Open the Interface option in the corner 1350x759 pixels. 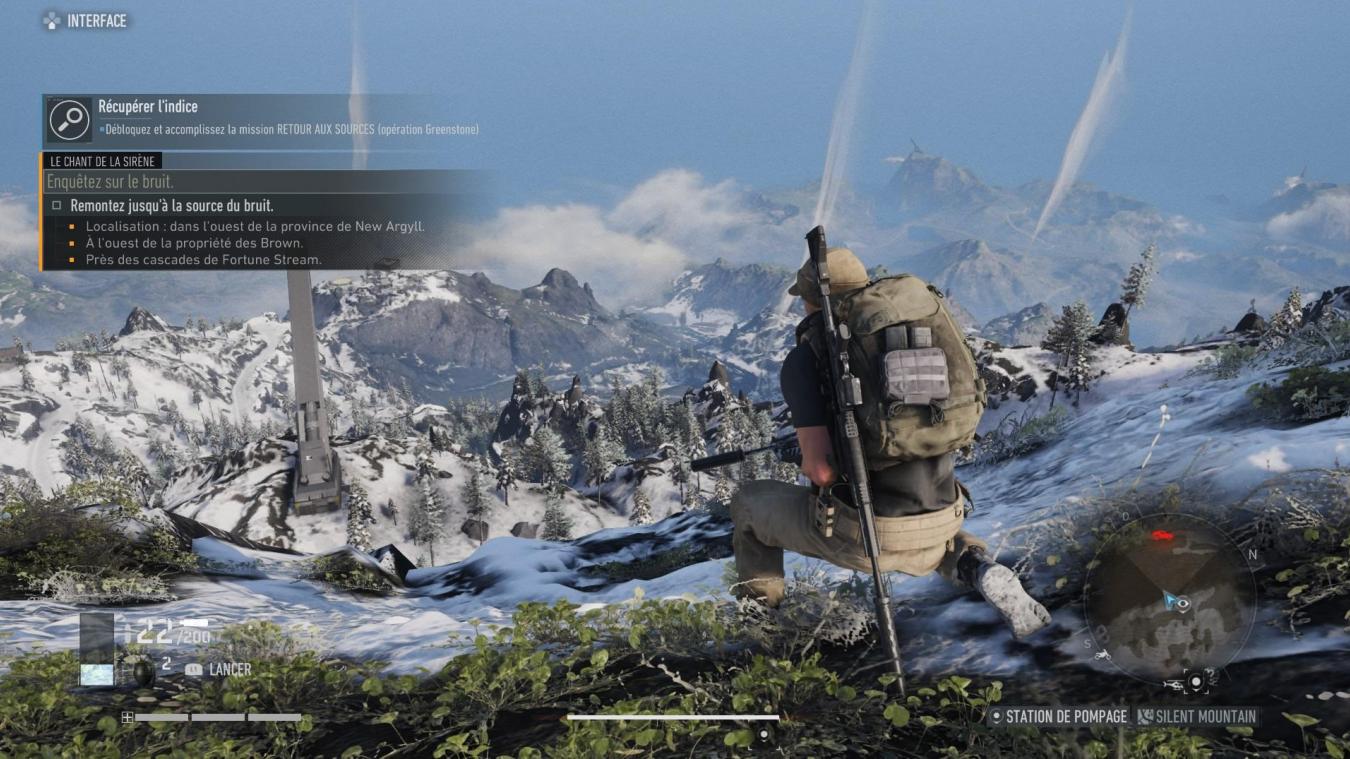point(85,20)
